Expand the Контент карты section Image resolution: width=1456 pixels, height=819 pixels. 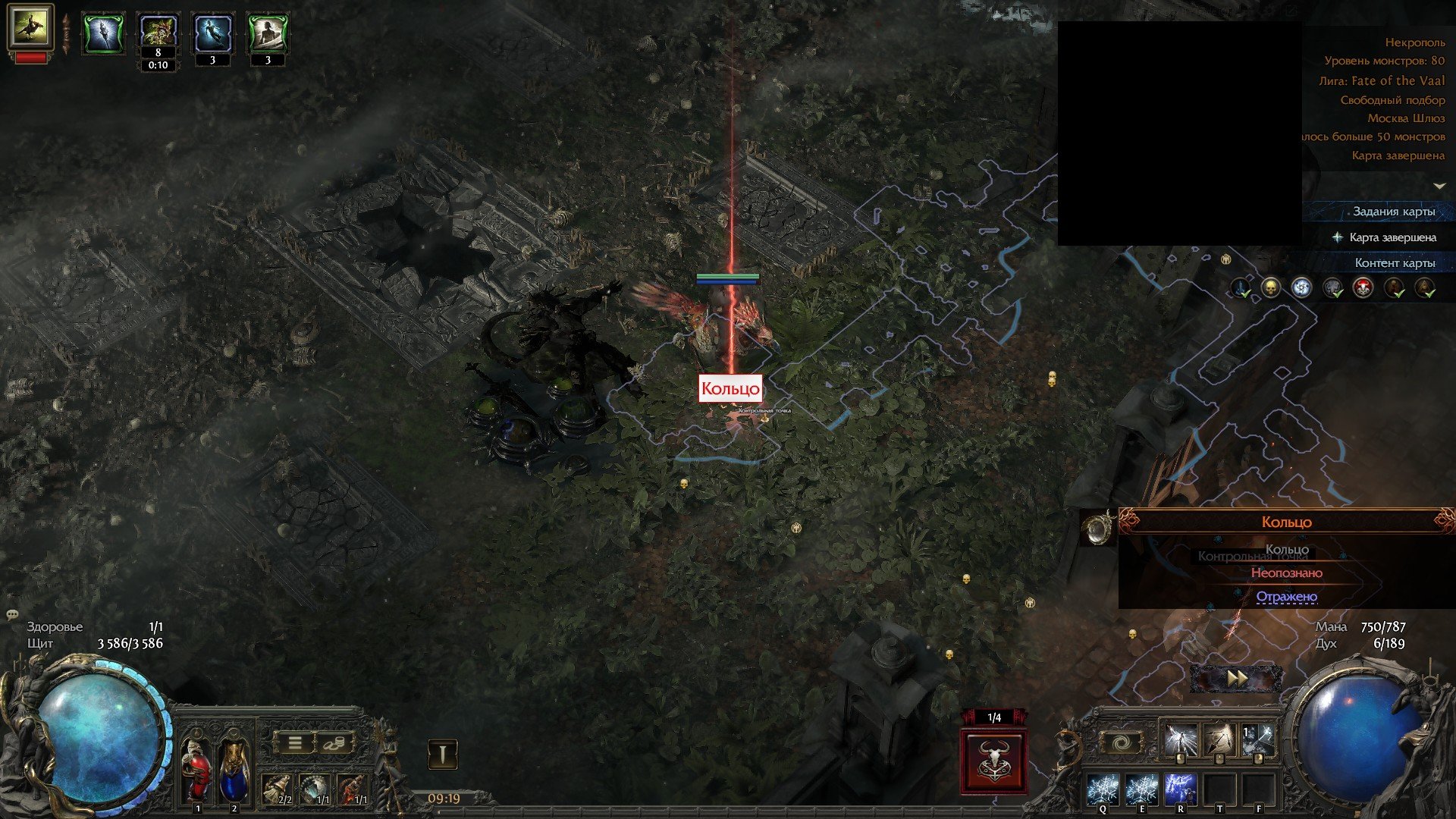(1396, 262)
